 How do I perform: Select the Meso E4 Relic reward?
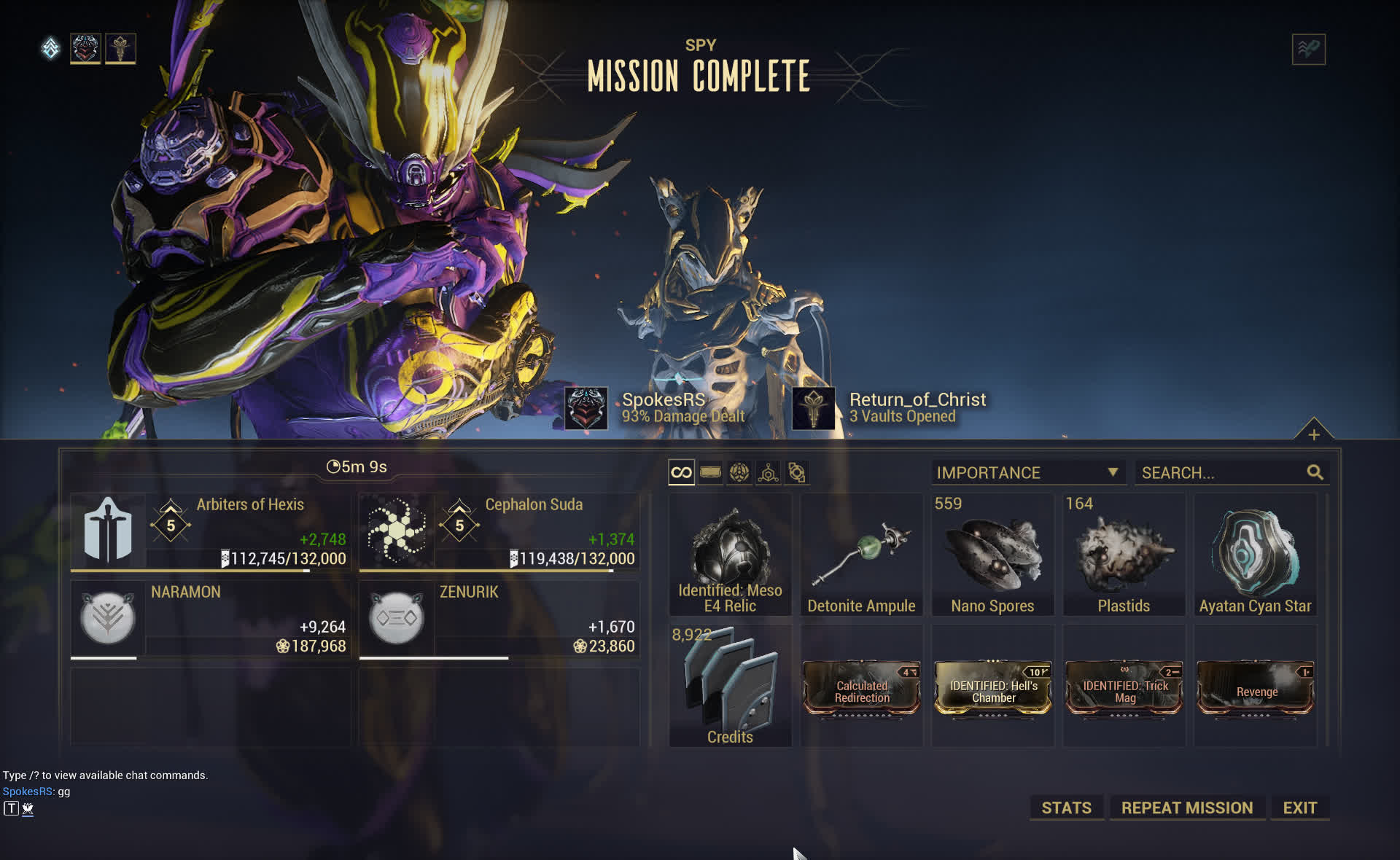[x=730, y=555]
